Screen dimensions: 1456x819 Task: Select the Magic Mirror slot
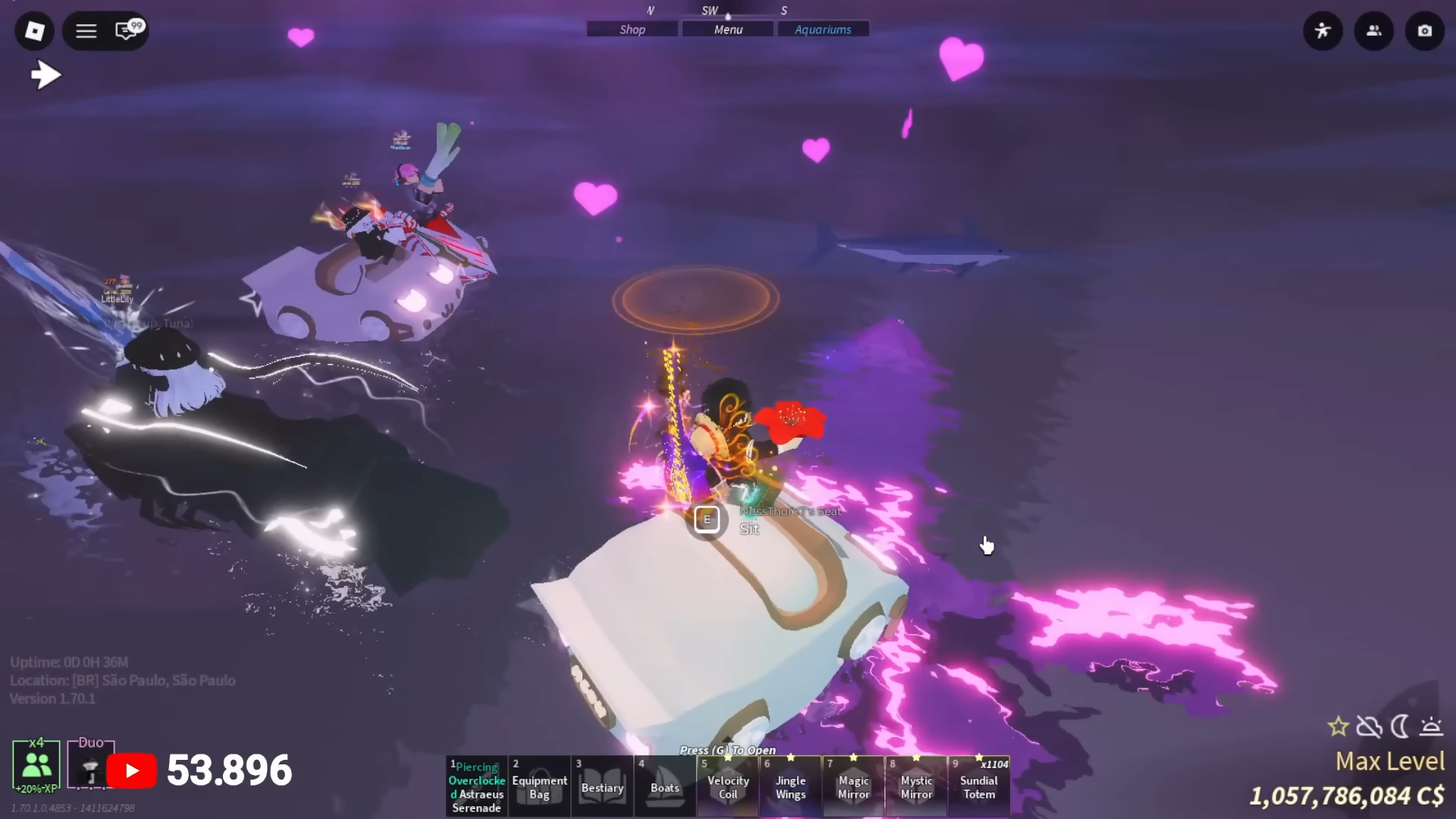854,787
